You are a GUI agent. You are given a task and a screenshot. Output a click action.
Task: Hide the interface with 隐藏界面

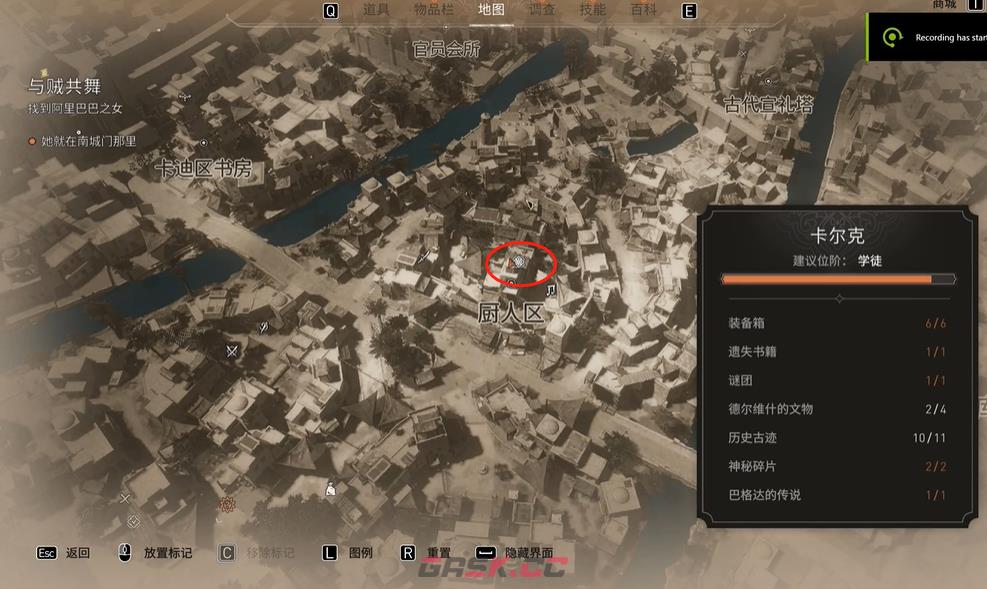[528, 553]
